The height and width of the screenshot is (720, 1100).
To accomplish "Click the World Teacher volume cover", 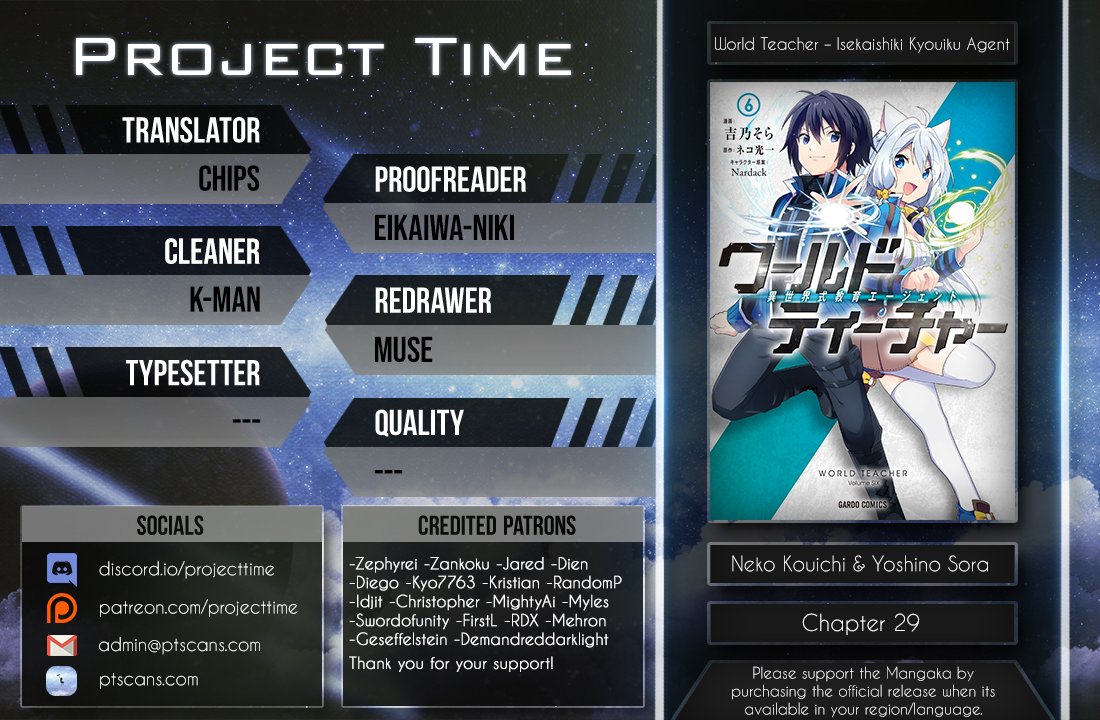I will point(862,301).
